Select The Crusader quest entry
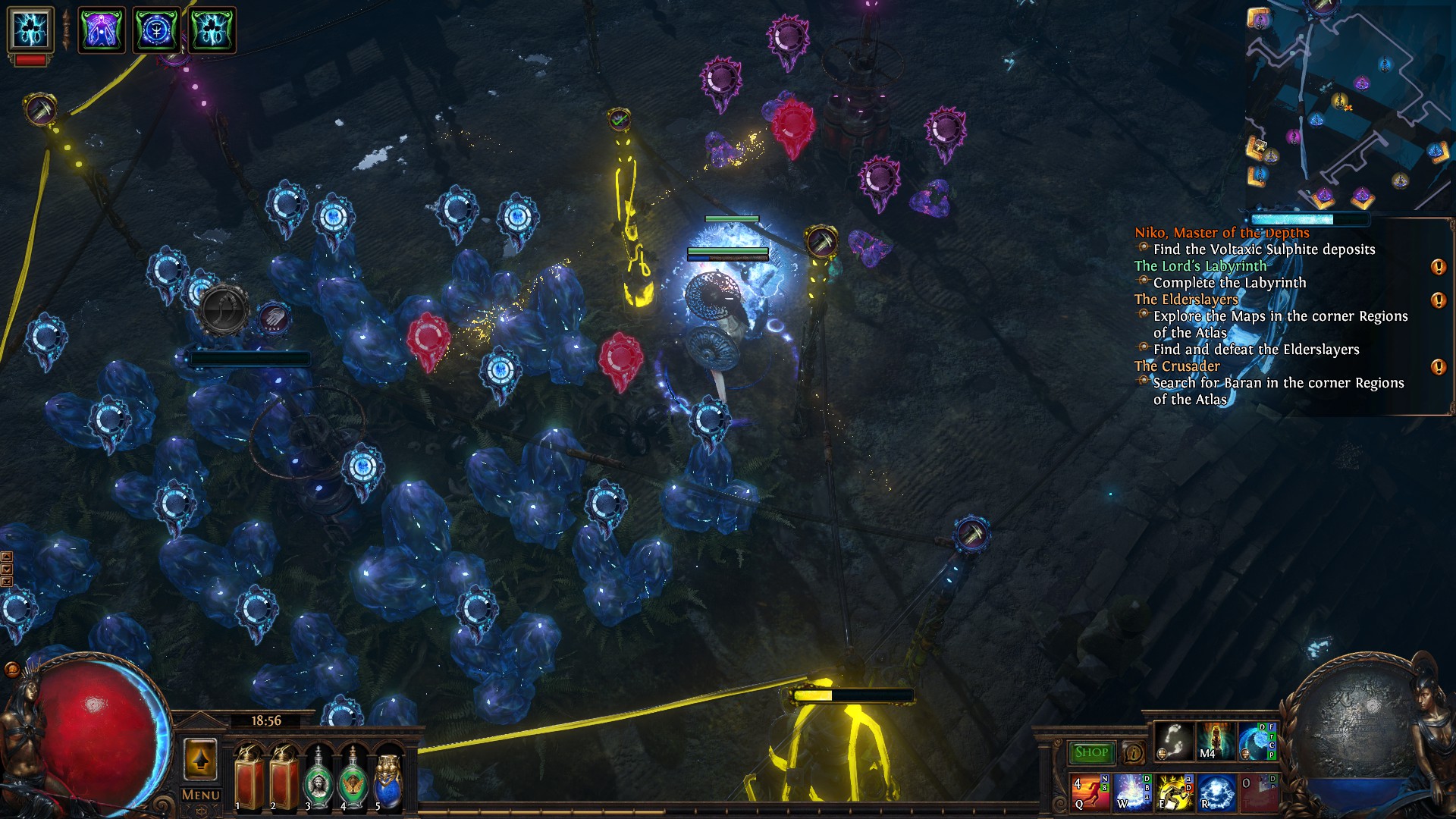 (x=1177, y=366)
